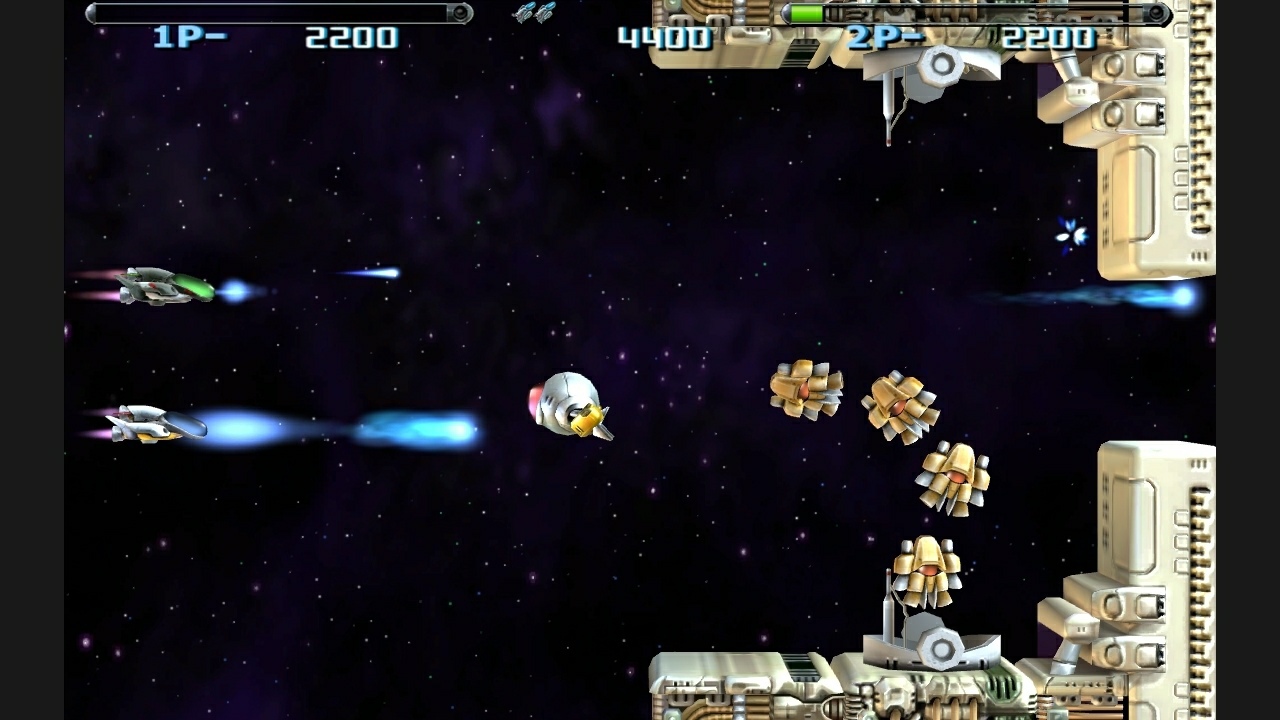Screen dimensions: 1280x720
Task: Click the green charge segment in 2P's gauge
Action: click(x=805, y=14)
